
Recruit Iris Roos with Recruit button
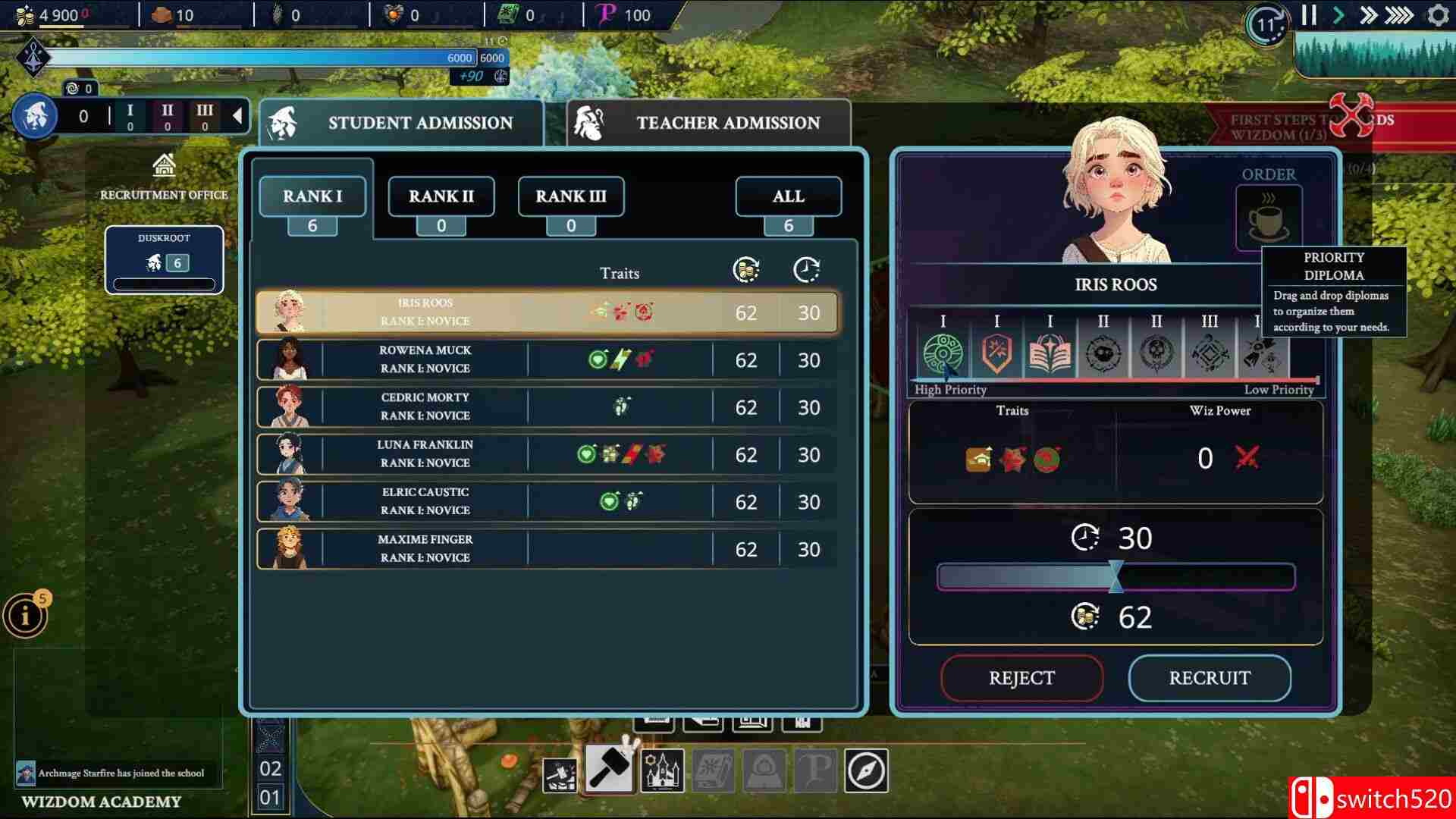click(x=1209, y=678)
